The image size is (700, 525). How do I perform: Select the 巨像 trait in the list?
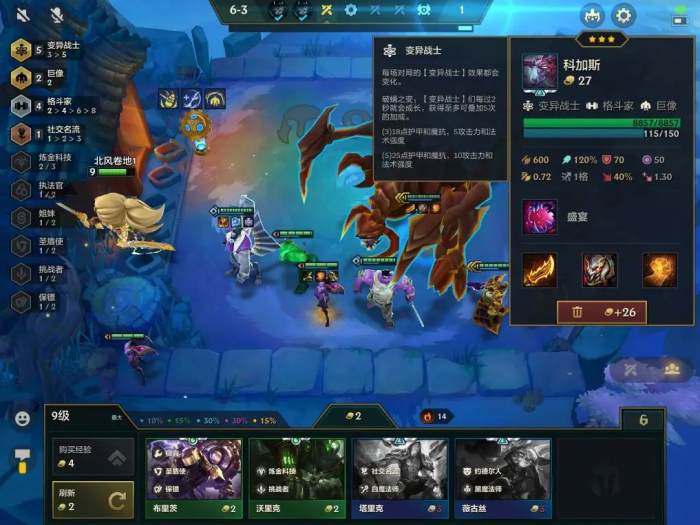click(45, 78)
